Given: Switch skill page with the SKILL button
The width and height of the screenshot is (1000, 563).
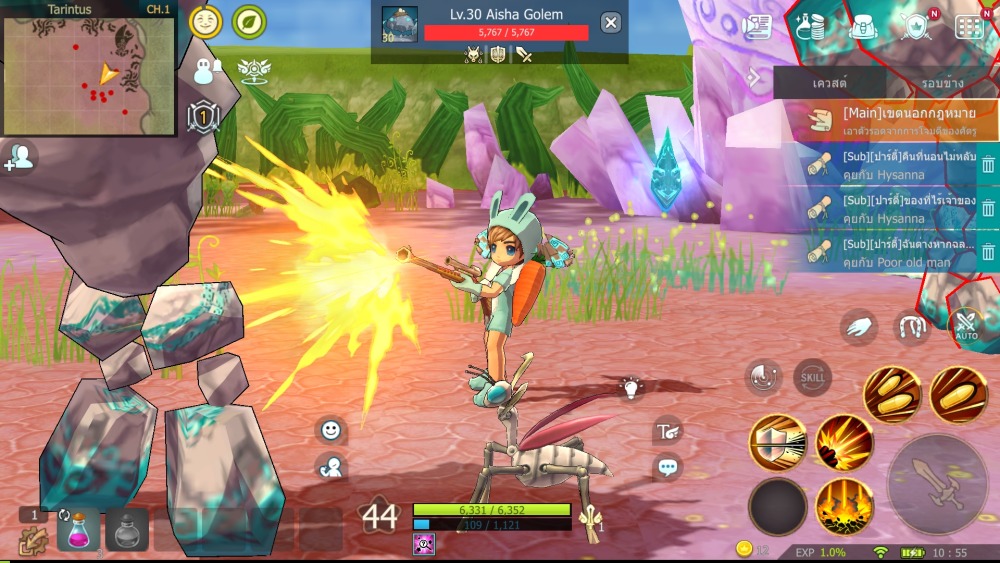Looking at the screenshot, I should click(x=811, y=377).
